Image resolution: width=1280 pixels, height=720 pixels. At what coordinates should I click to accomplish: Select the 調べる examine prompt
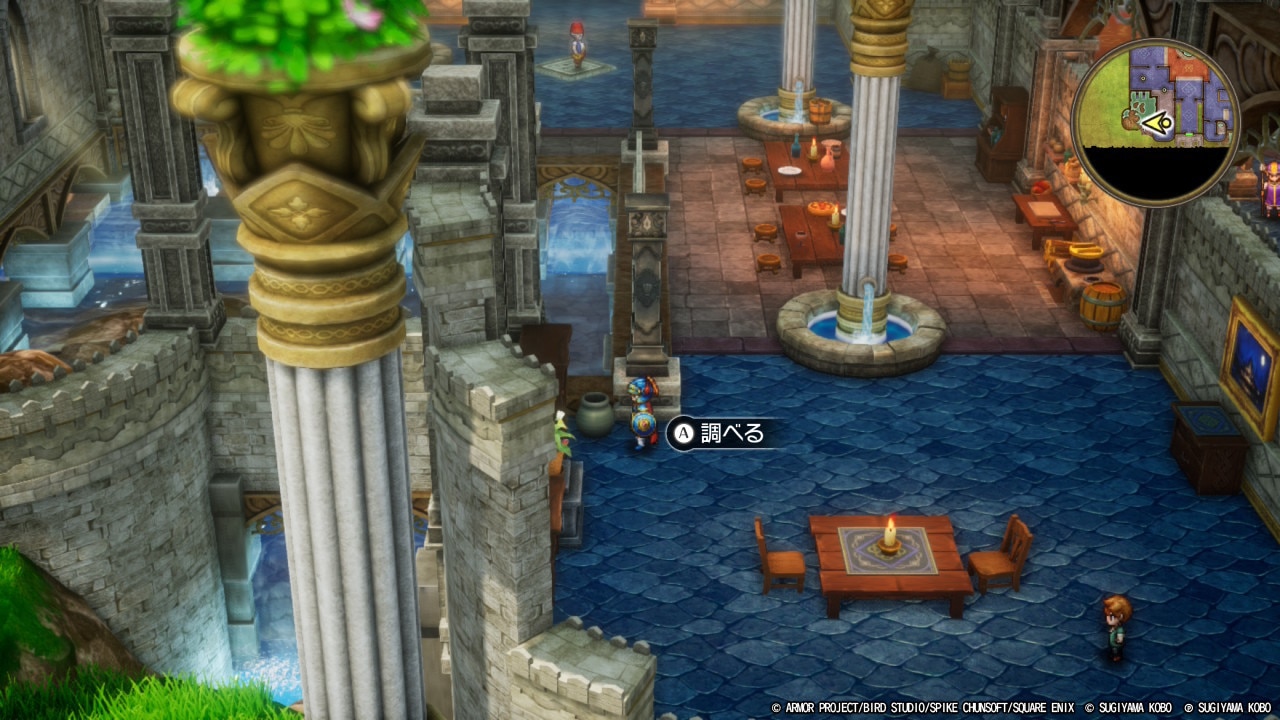coord(721,433)
